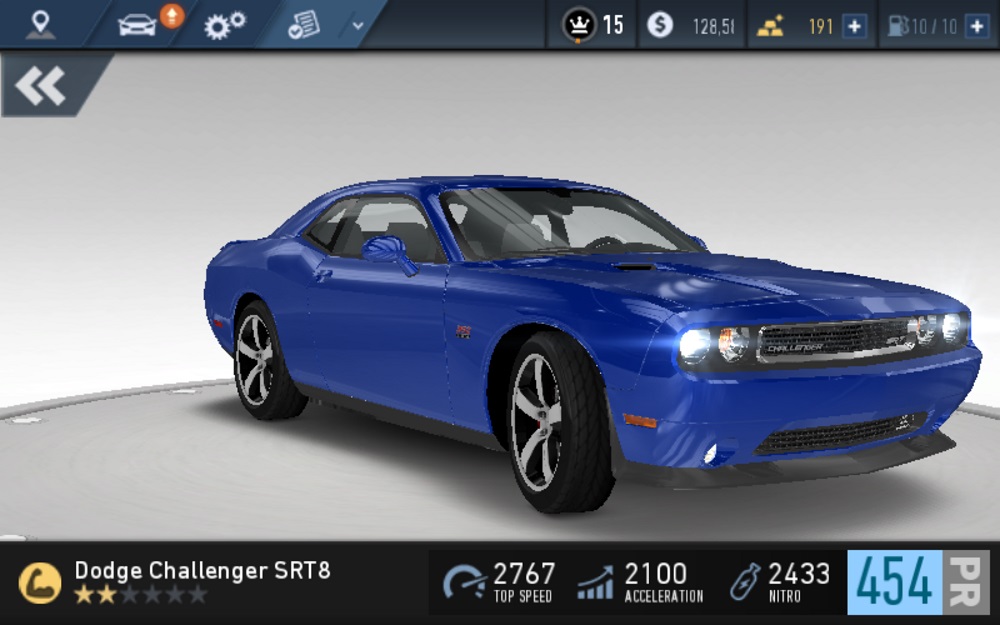The height and width of the screenshot is (625, 1000).
Task: Refill fuel with the plus button
Action: (976, 26)
